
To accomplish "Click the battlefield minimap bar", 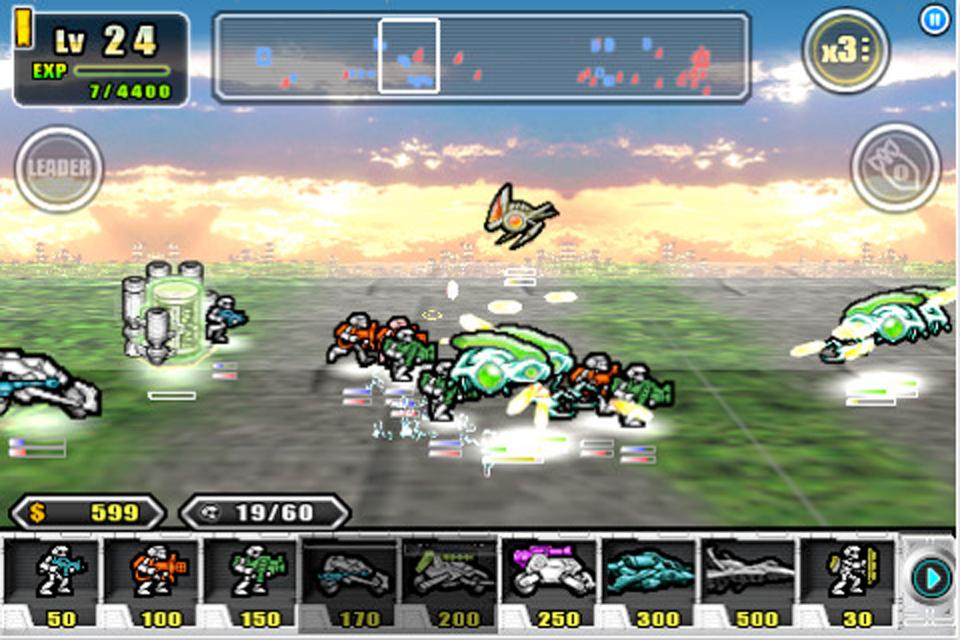I will pyautogui.click(x=481, y=57).
